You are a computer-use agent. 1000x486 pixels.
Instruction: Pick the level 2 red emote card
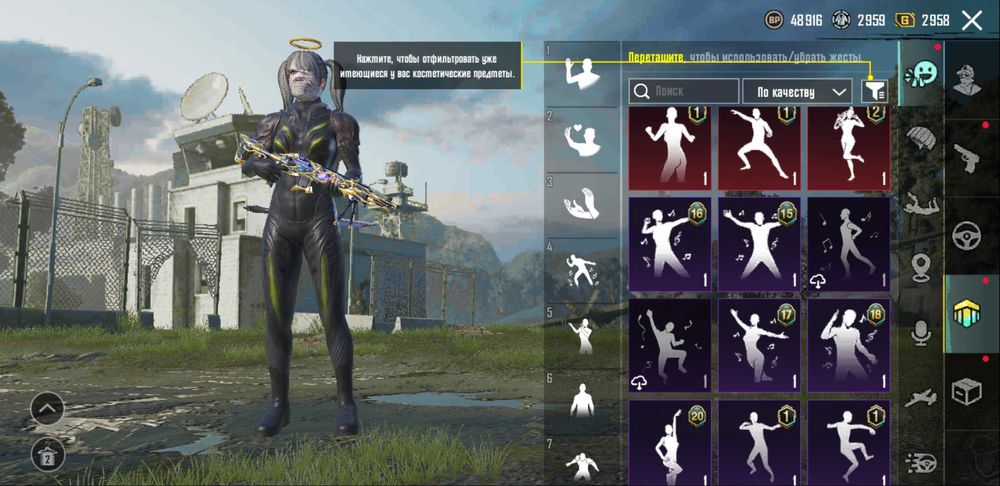(x=848, y=148)
